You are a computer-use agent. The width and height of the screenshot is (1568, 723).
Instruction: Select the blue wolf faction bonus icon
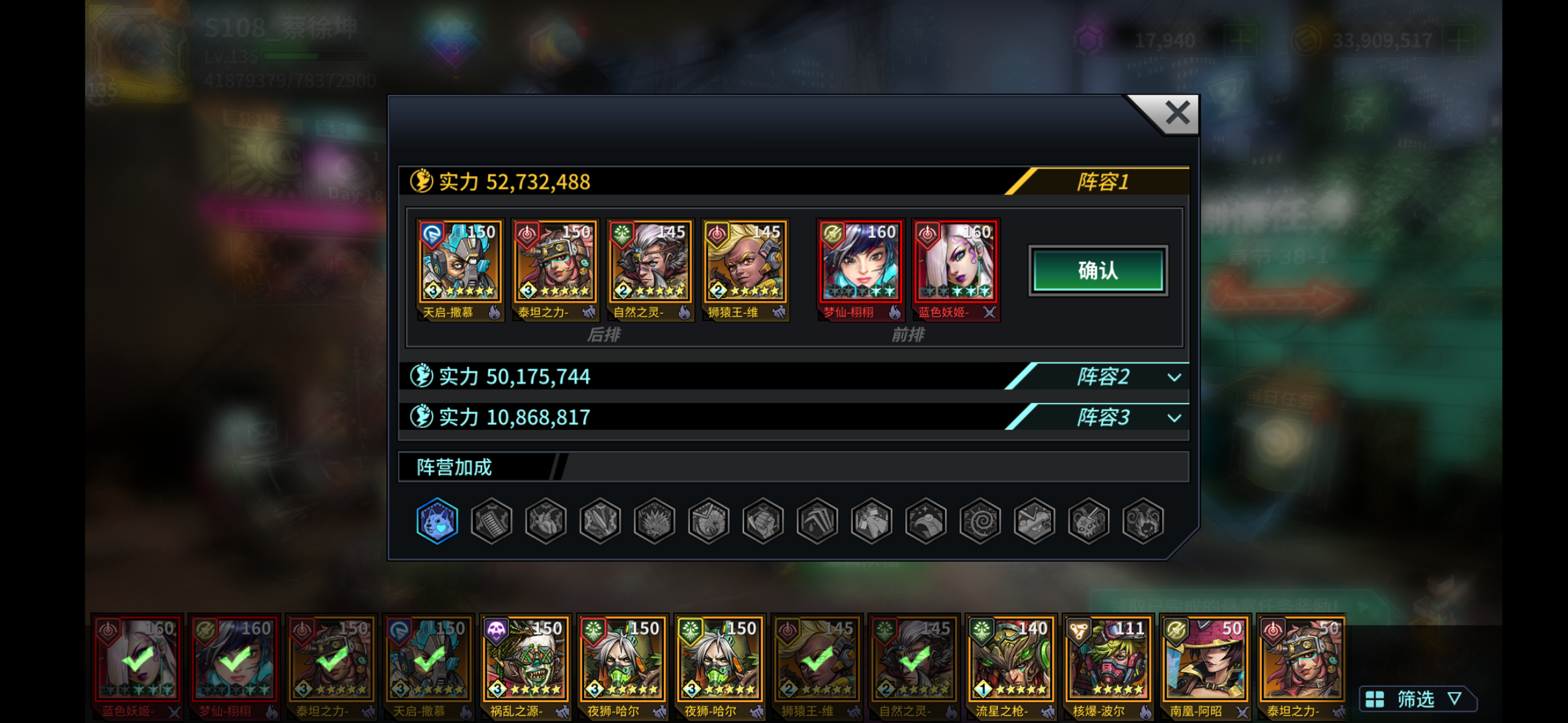pos(437,520)
